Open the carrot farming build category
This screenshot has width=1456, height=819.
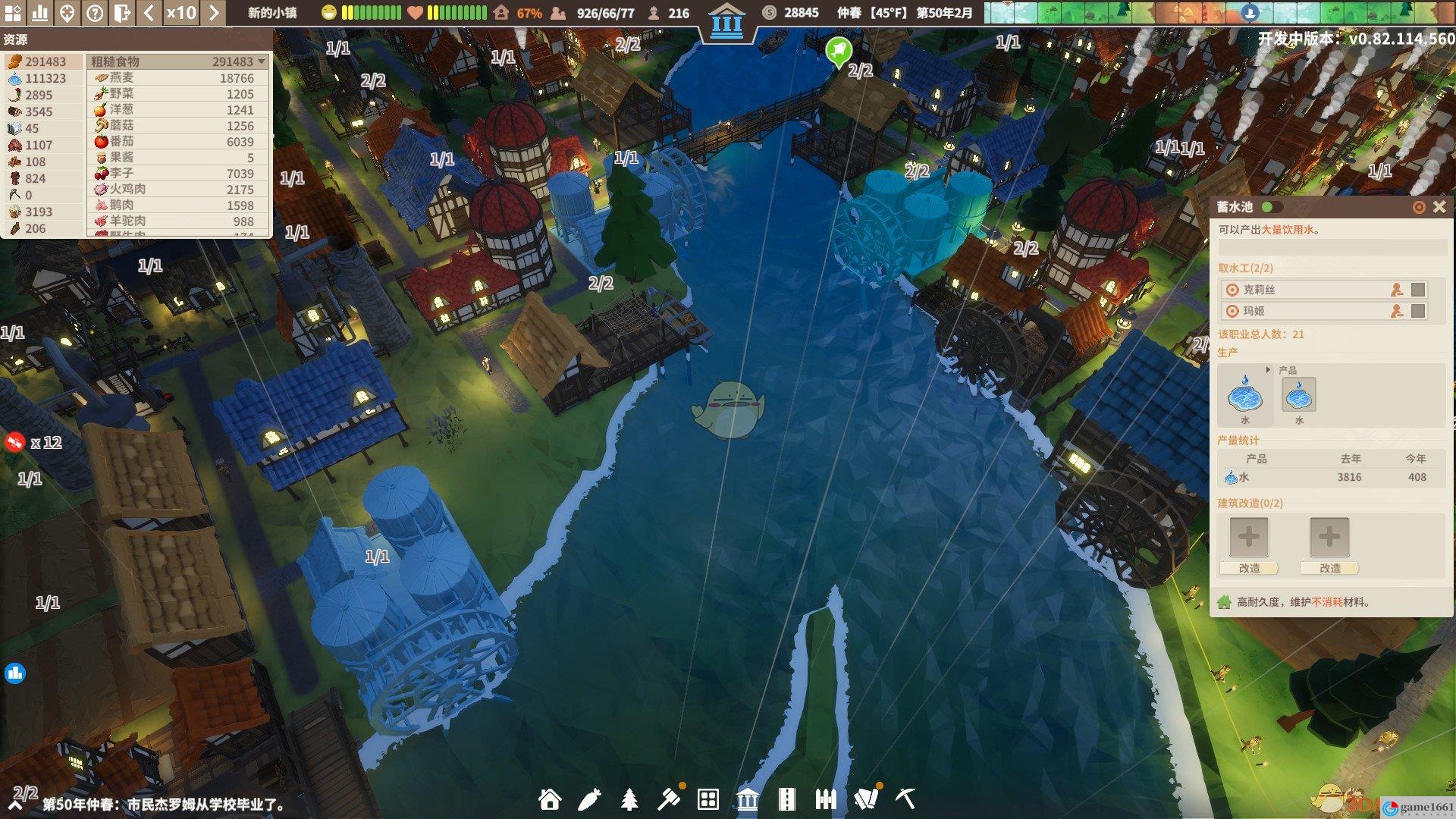tap(589, 799)
